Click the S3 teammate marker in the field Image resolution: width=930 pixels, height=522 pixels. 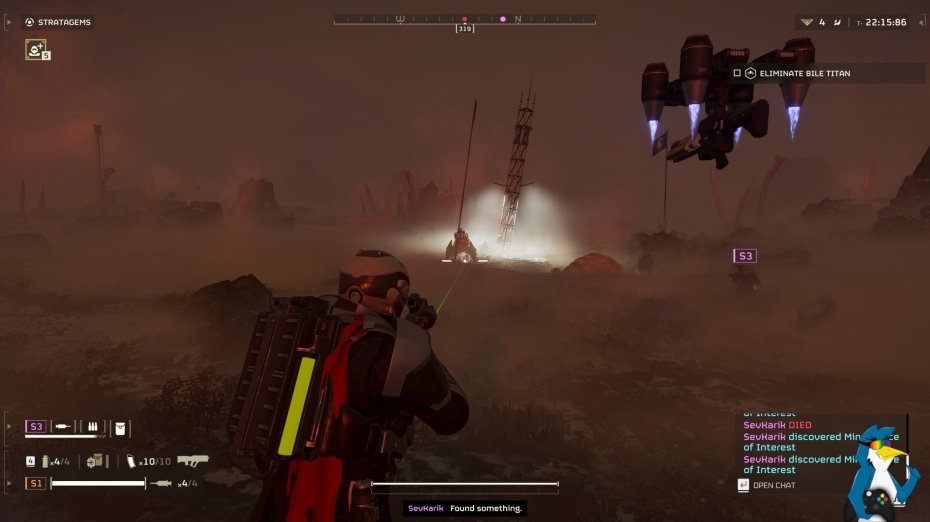(x=744, y=256)
